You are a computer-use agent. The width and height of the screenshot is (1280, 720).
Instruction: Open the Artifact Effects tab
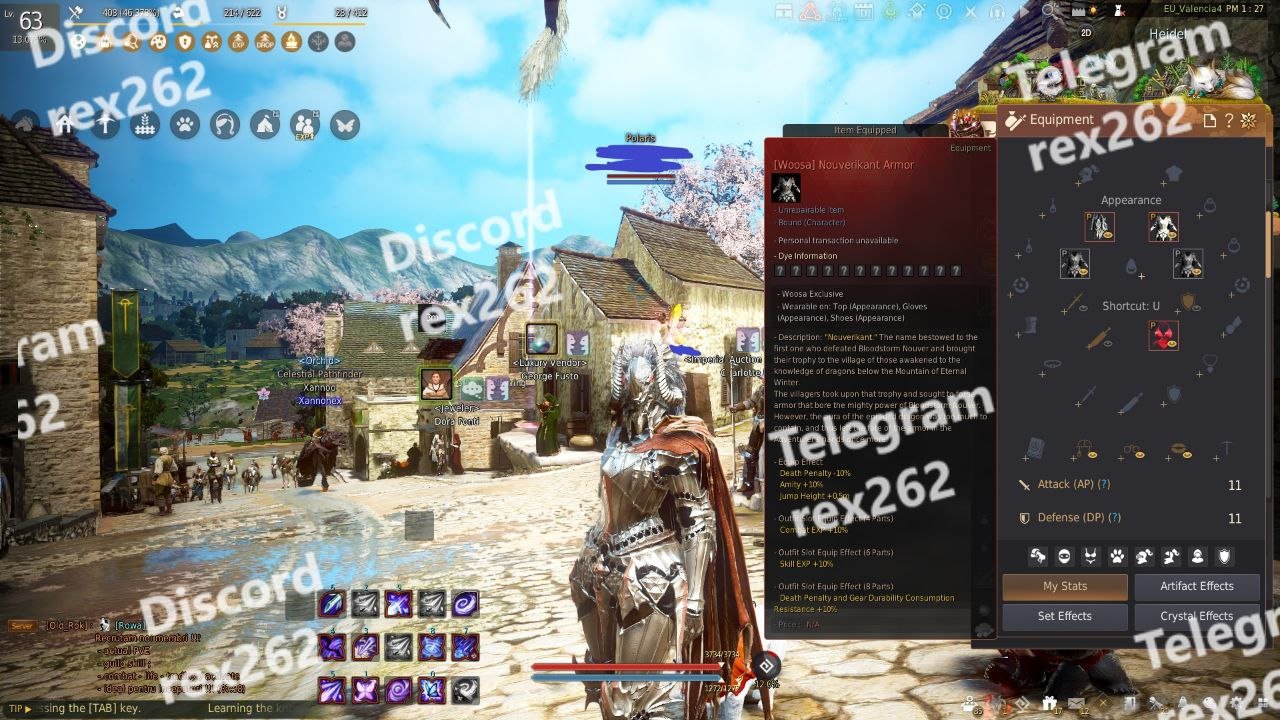pyautogui.click(x=1197, y=586)
